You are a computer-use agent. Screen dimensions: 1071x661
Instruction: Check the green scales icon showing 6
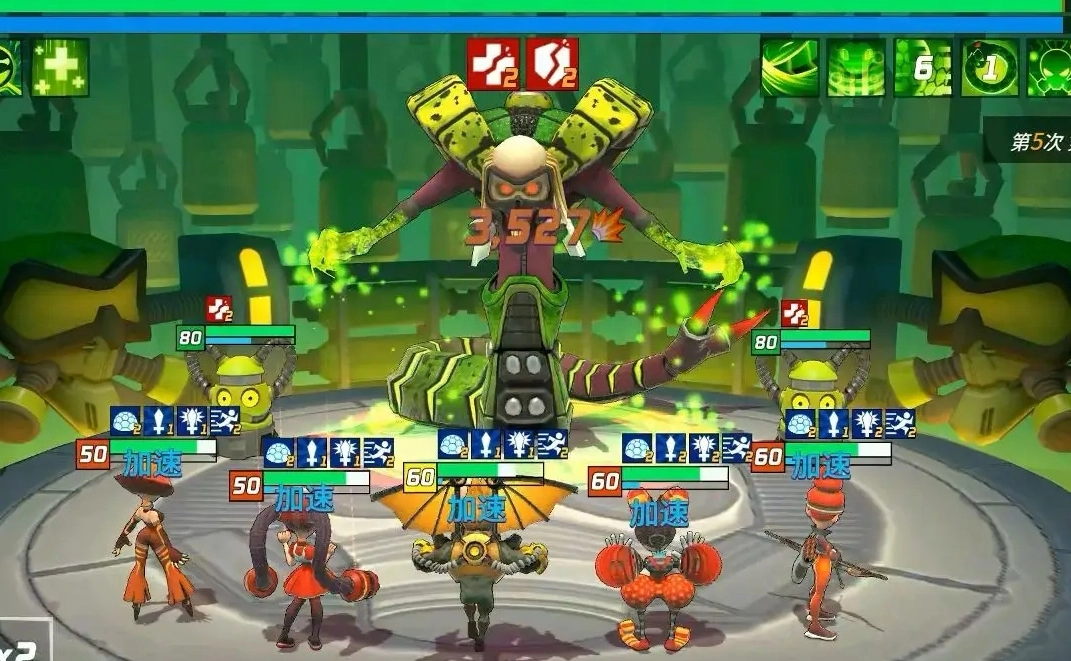(x=923, y=67)
